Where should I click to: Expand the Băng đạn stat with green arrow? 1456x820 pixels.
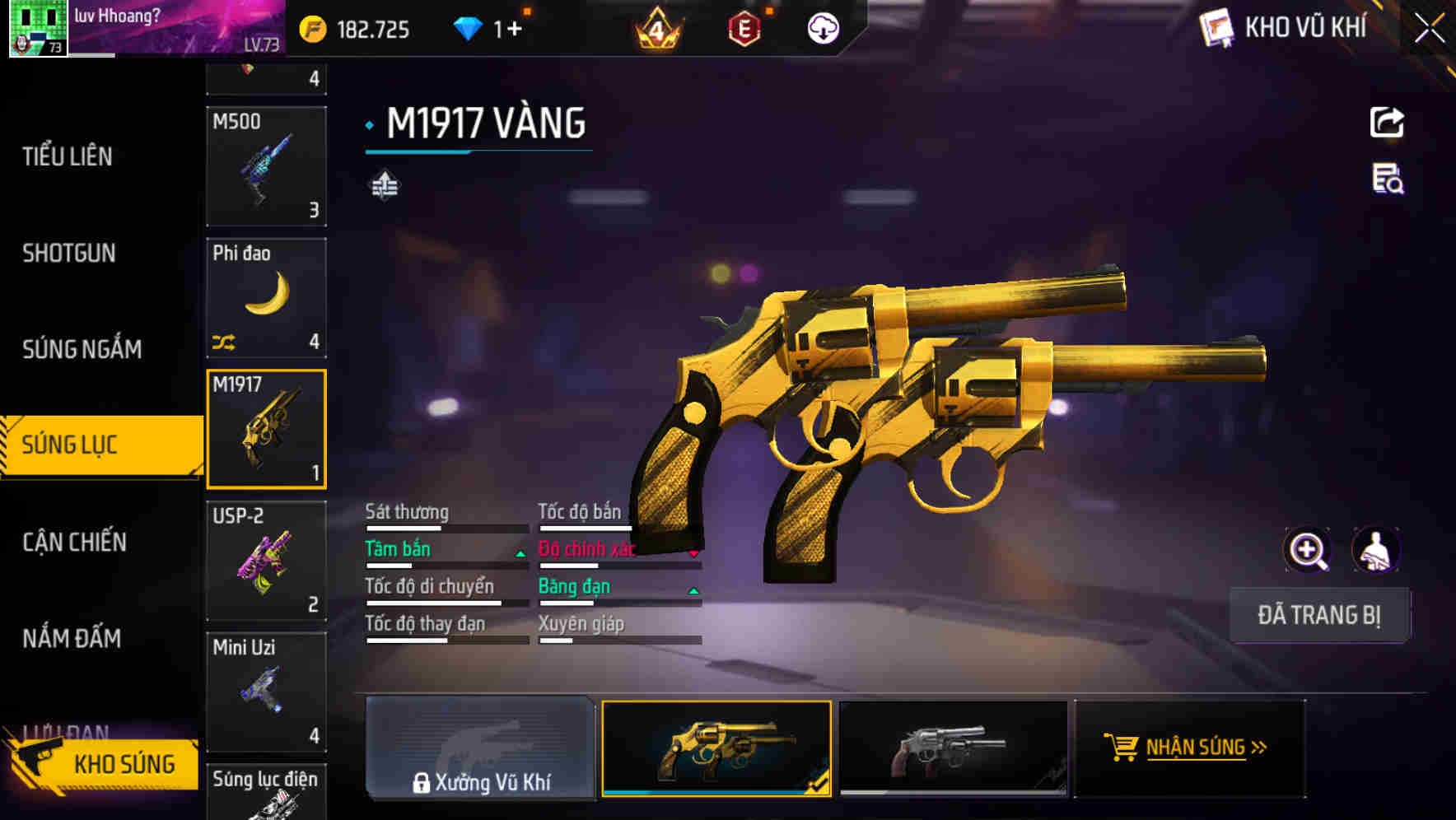pos(694,591)
